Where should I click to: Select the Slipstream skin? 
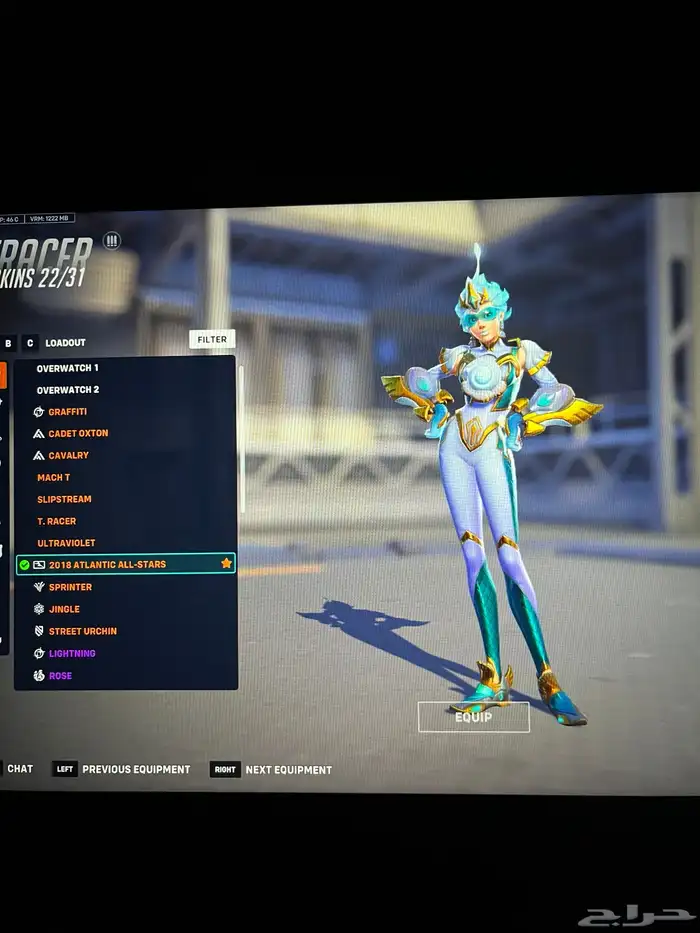pyautogui.click(x=64, y=499)
